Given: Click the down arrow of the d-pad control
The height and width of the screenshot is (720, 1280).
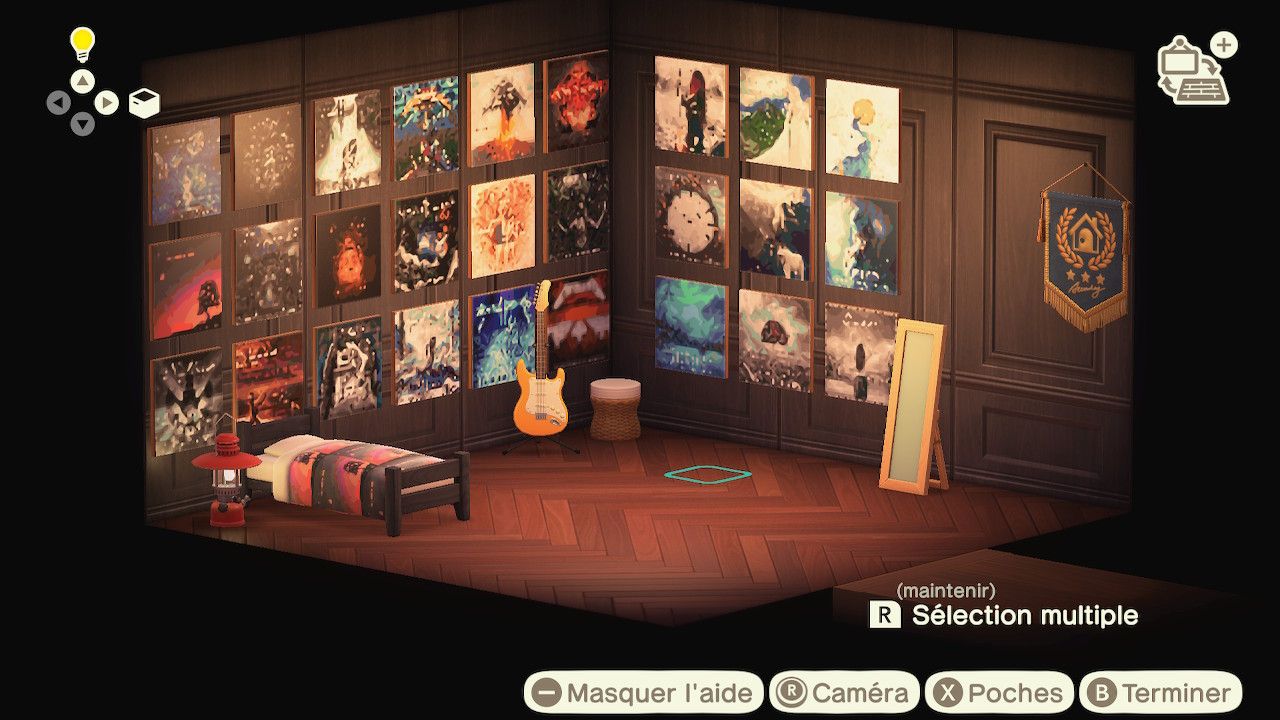Looking at the screenshot, I should (x=84, y=124).
